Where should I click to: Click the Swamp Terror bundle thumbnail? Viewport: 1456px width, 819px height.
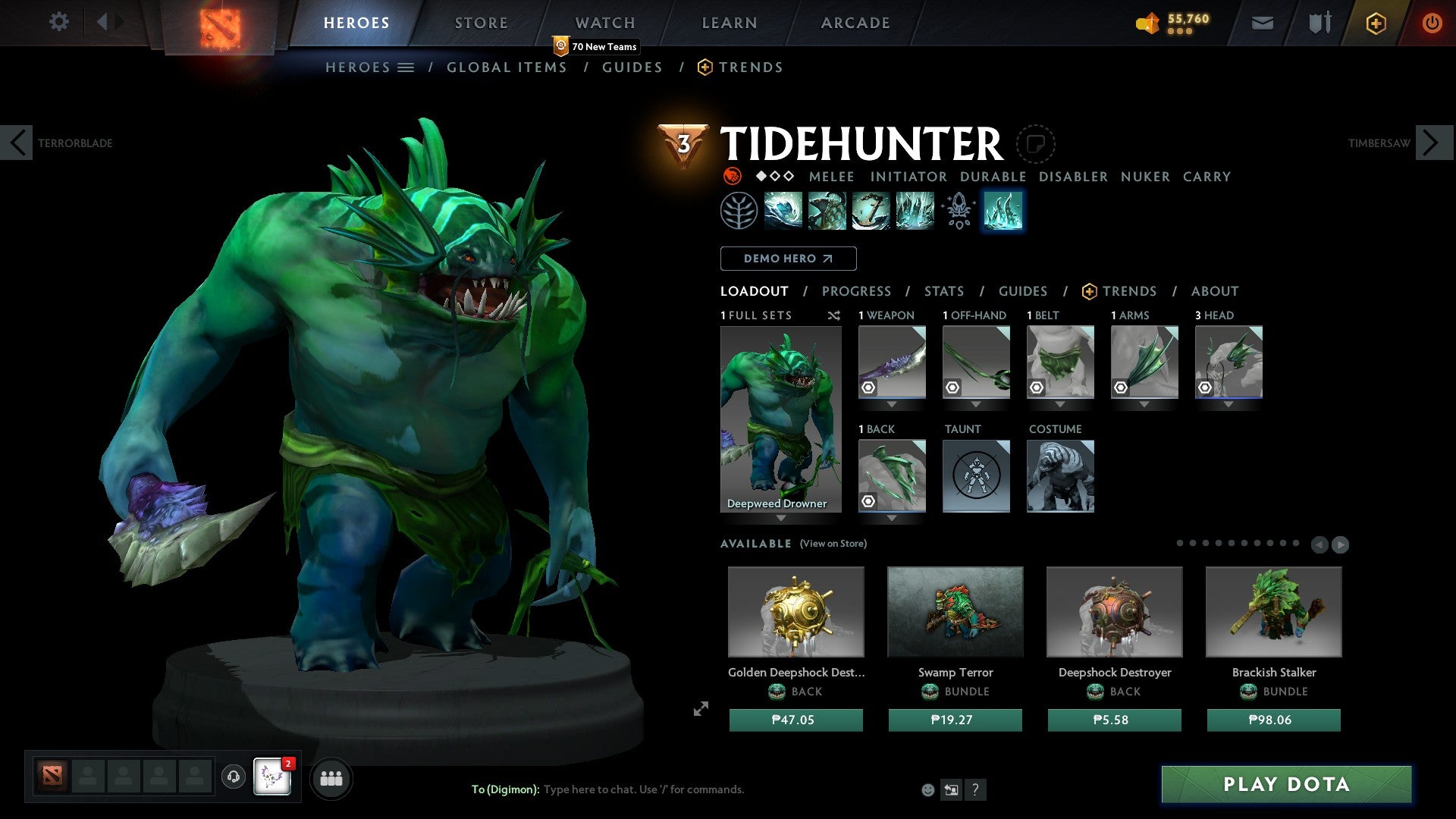[955, 611]
